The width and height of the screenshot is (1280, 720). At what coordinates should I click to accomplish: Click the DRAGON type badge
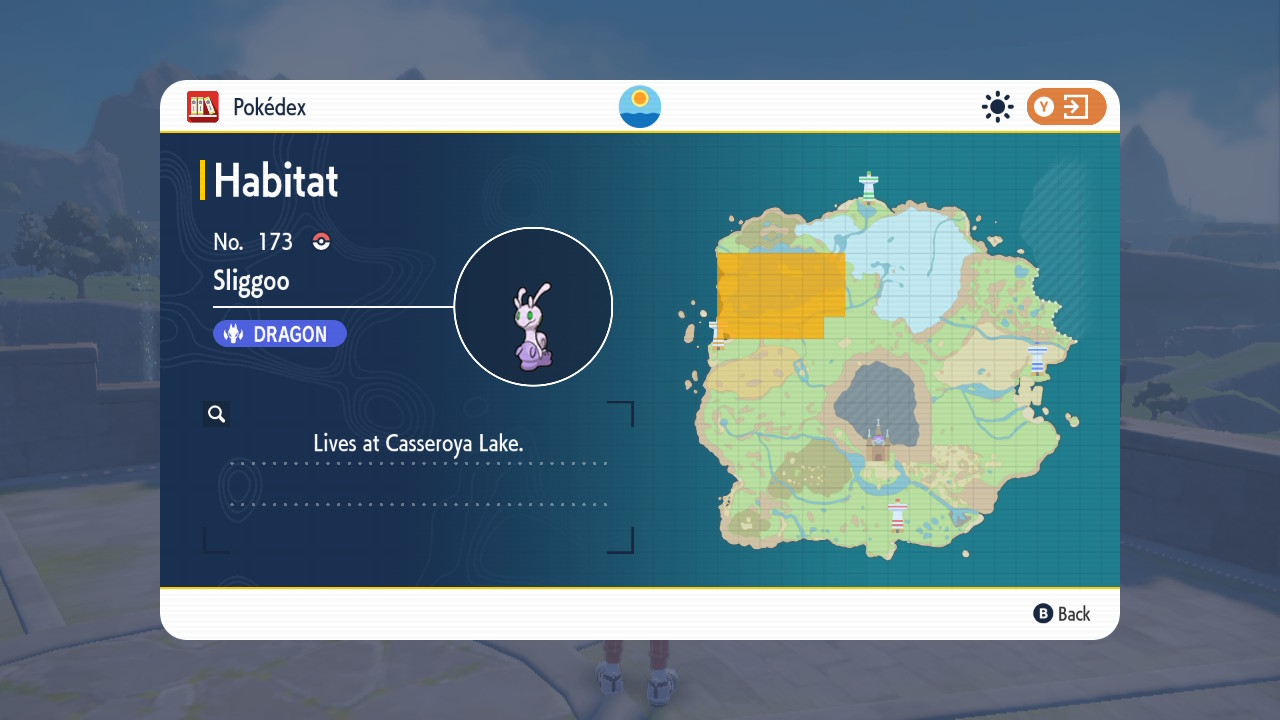pyautogui.click(x=279, y=333)
